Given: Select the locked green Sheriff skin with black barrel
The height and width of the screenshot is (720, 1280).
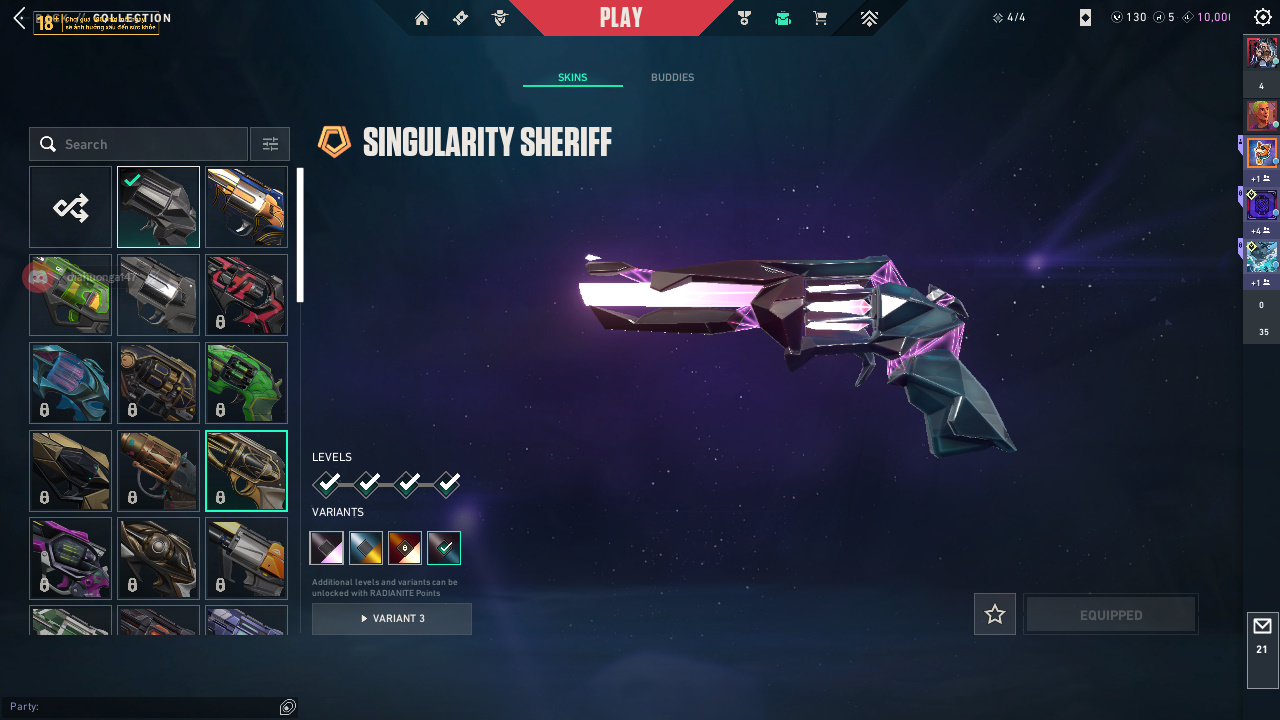Looking at the screenshot, I should coord(246,383).
